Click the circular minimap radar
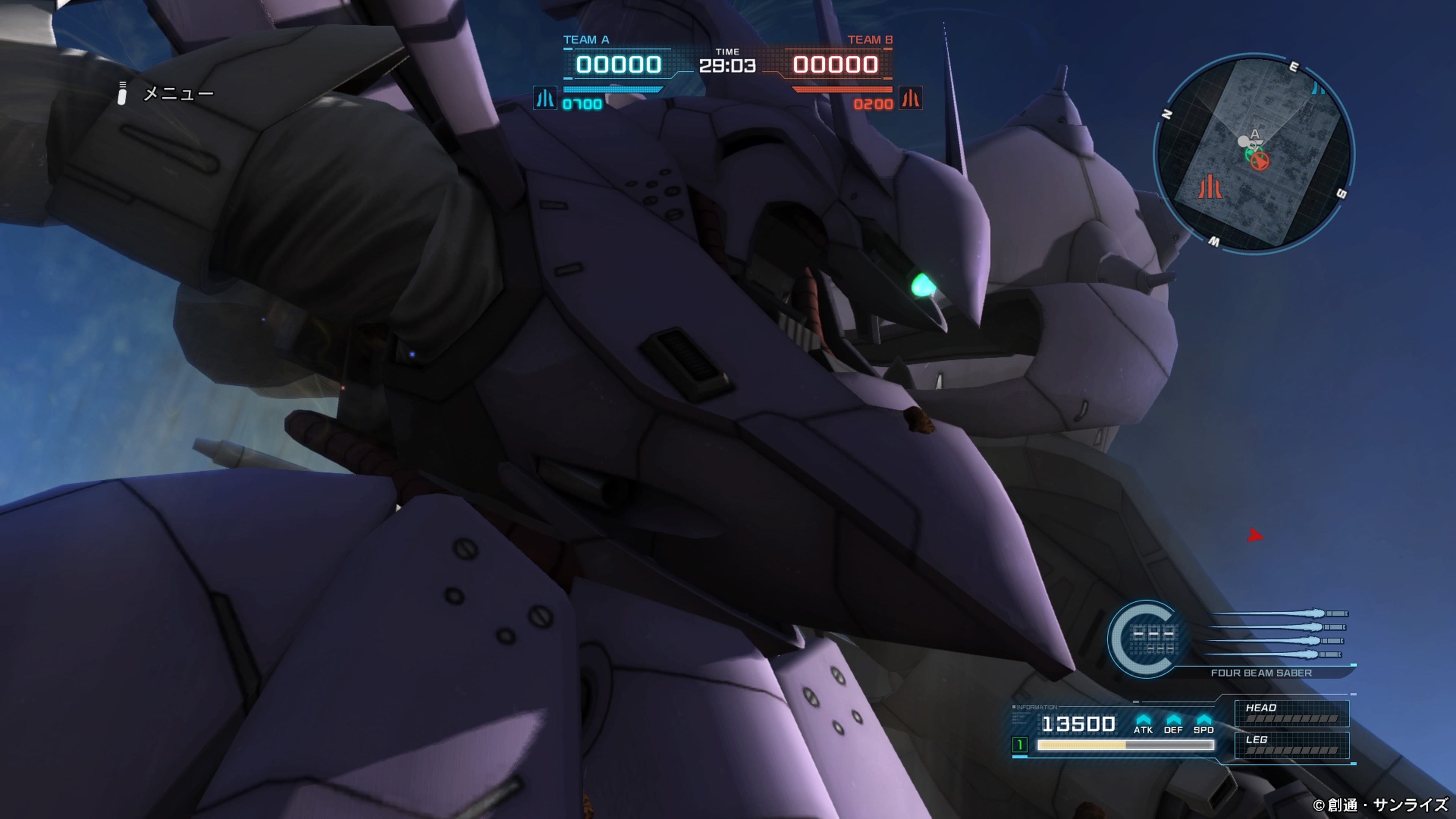The height and width of the screenshot is (819, 1456). click(1254, 154)
